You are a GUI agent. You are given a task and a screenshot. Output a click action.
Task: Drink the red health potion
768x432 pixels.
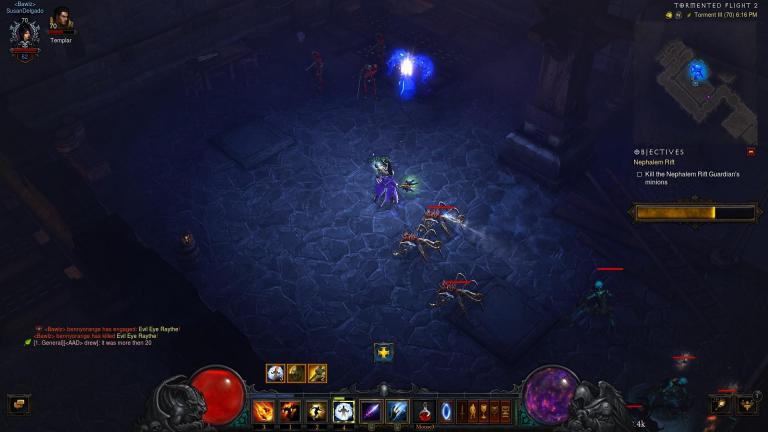[426, 410]
